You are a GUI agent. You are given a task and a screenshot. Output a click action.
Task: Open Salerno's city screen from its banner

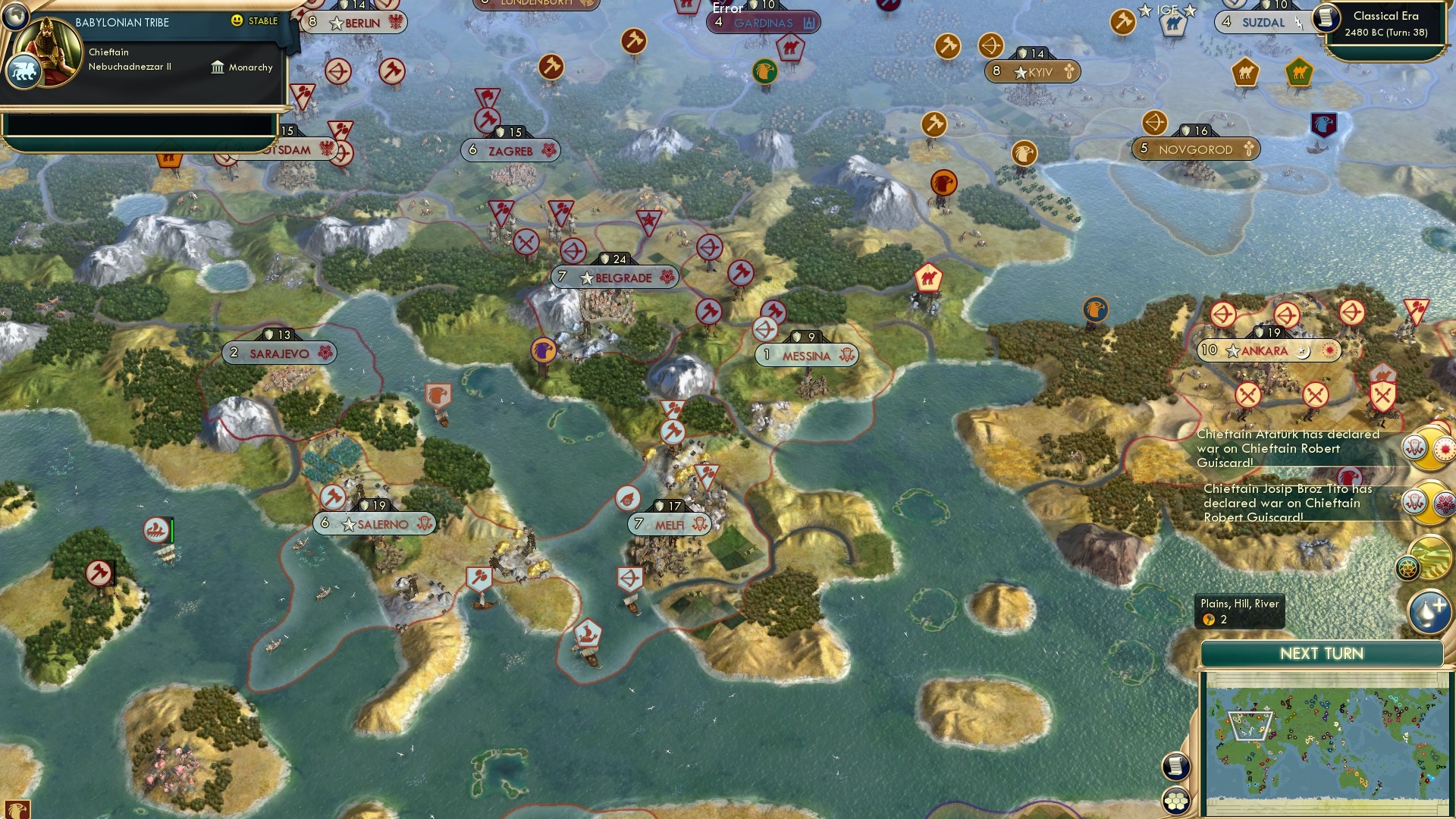coord(374,522)
